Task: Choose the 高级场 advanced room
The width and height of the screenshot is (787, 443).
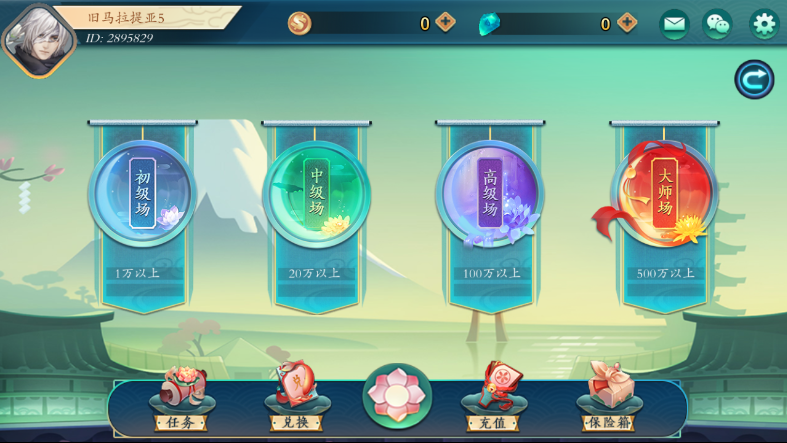Action: pos(490,195)
